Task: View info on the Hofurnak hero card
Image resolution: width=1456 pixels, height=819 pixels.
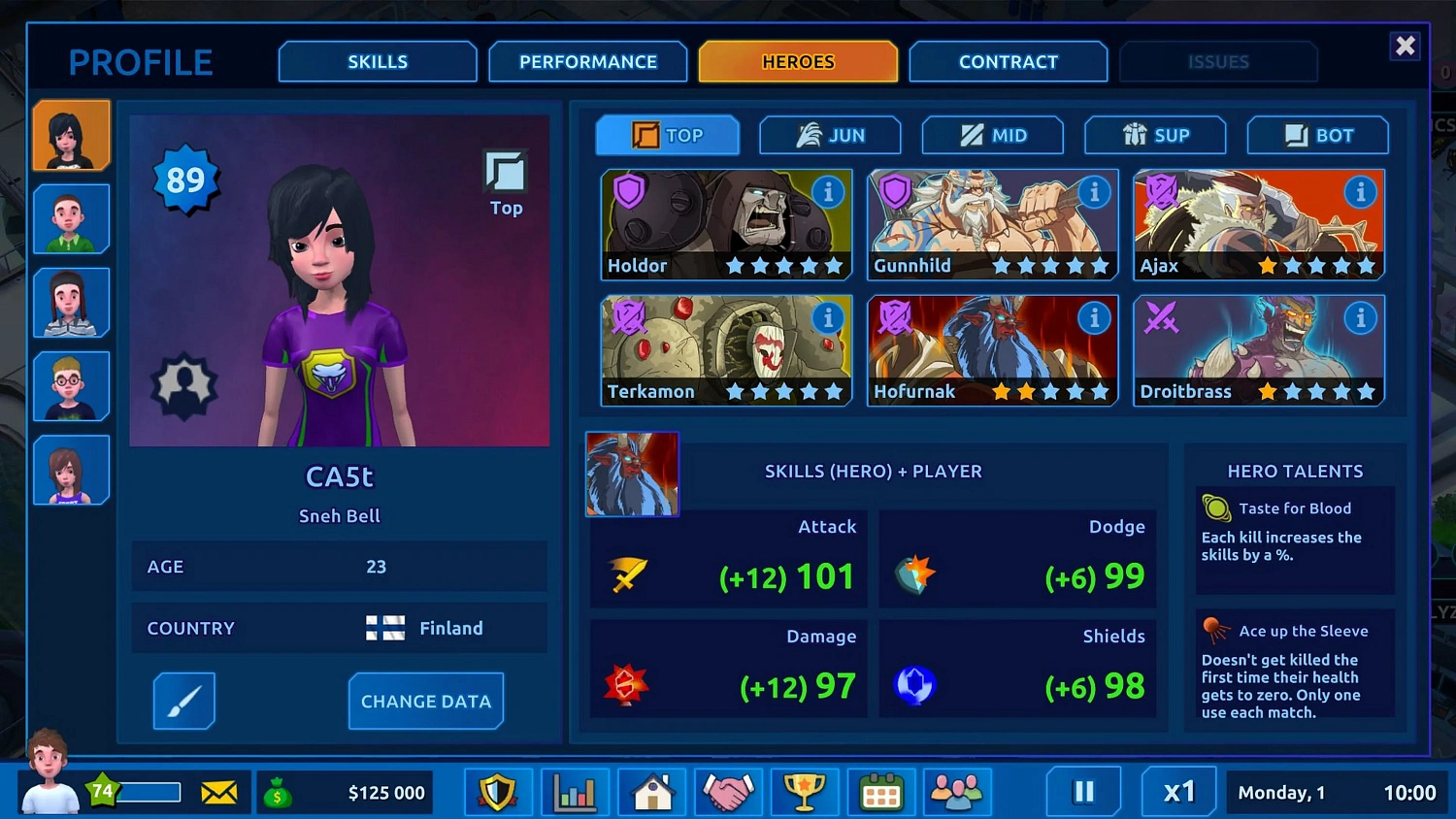Action: click(1094, 317)
